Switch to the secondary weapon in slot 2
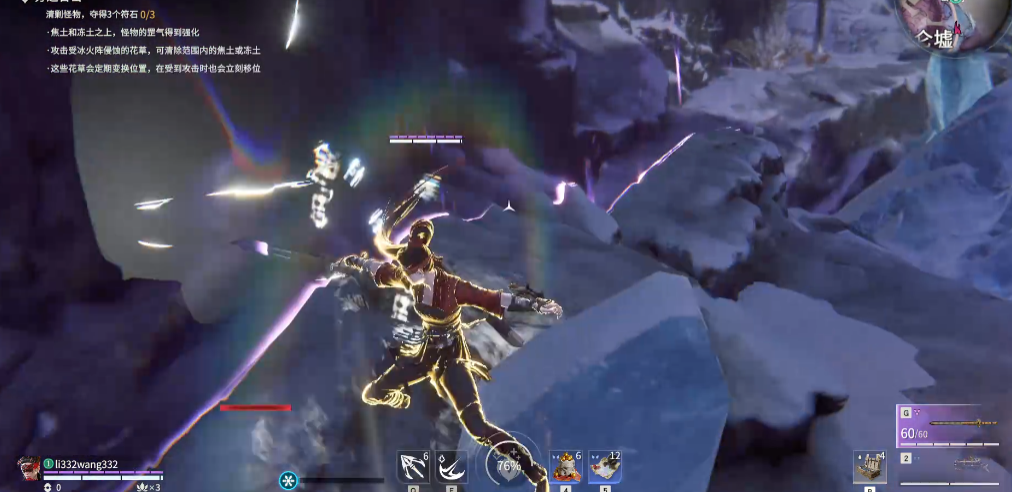The image size is (1012, 492). pyautogui.click(x=948, y=461)
